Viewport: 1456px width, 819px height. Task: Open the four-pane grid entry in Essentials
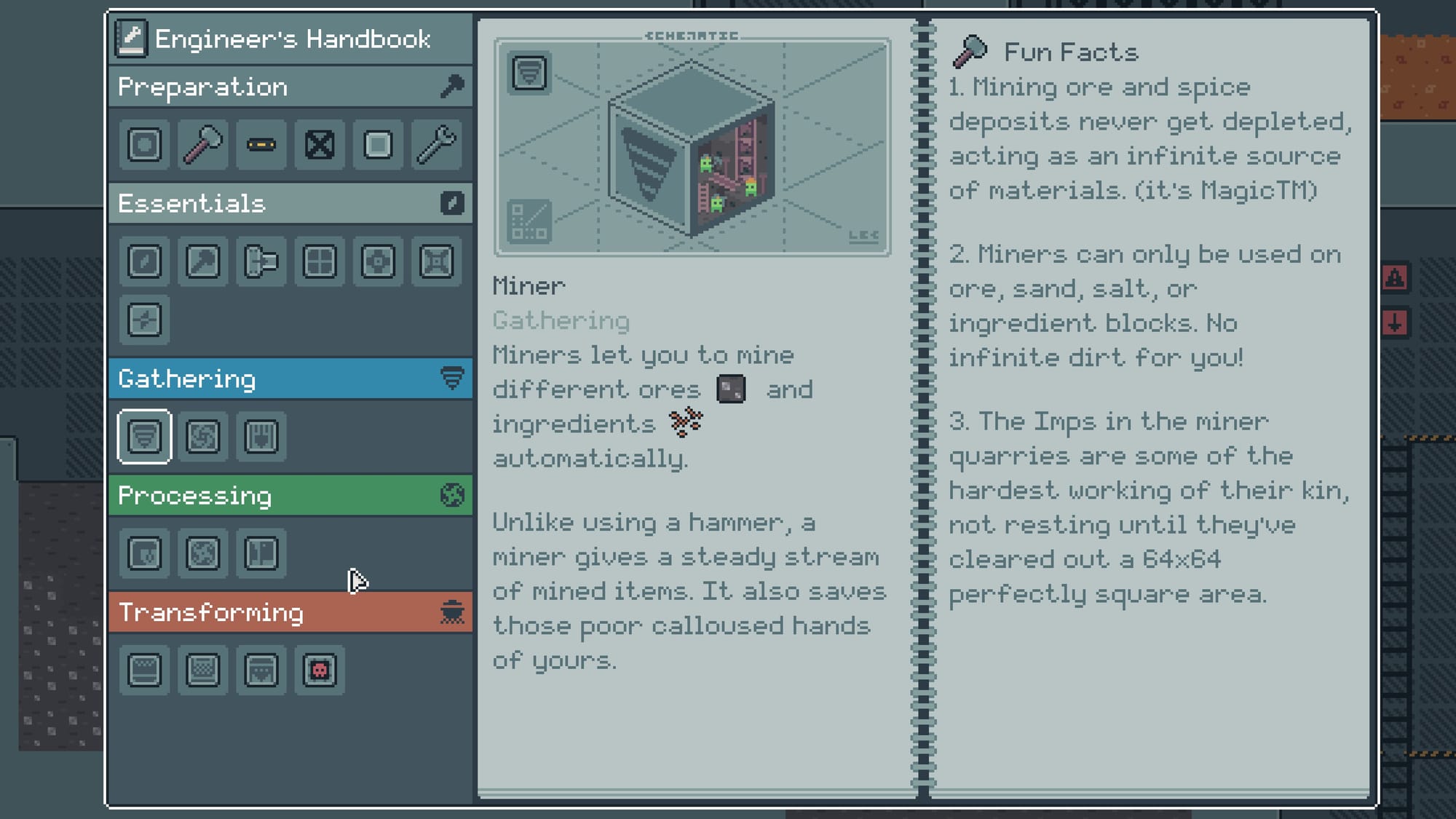coord(320,261)
